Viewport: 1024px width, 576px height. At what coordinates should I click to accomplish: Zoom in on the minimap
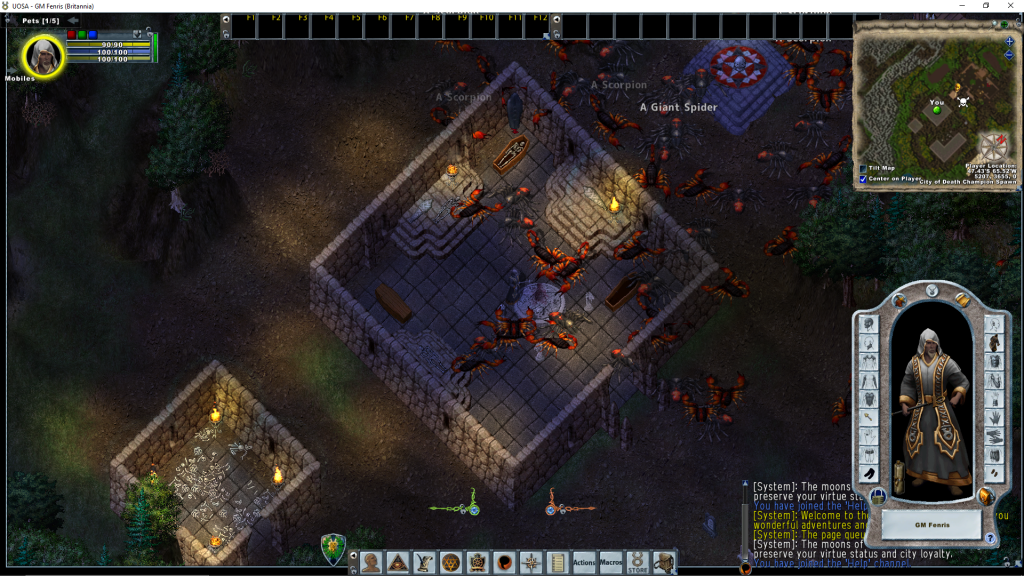(x=1009, y=42)
